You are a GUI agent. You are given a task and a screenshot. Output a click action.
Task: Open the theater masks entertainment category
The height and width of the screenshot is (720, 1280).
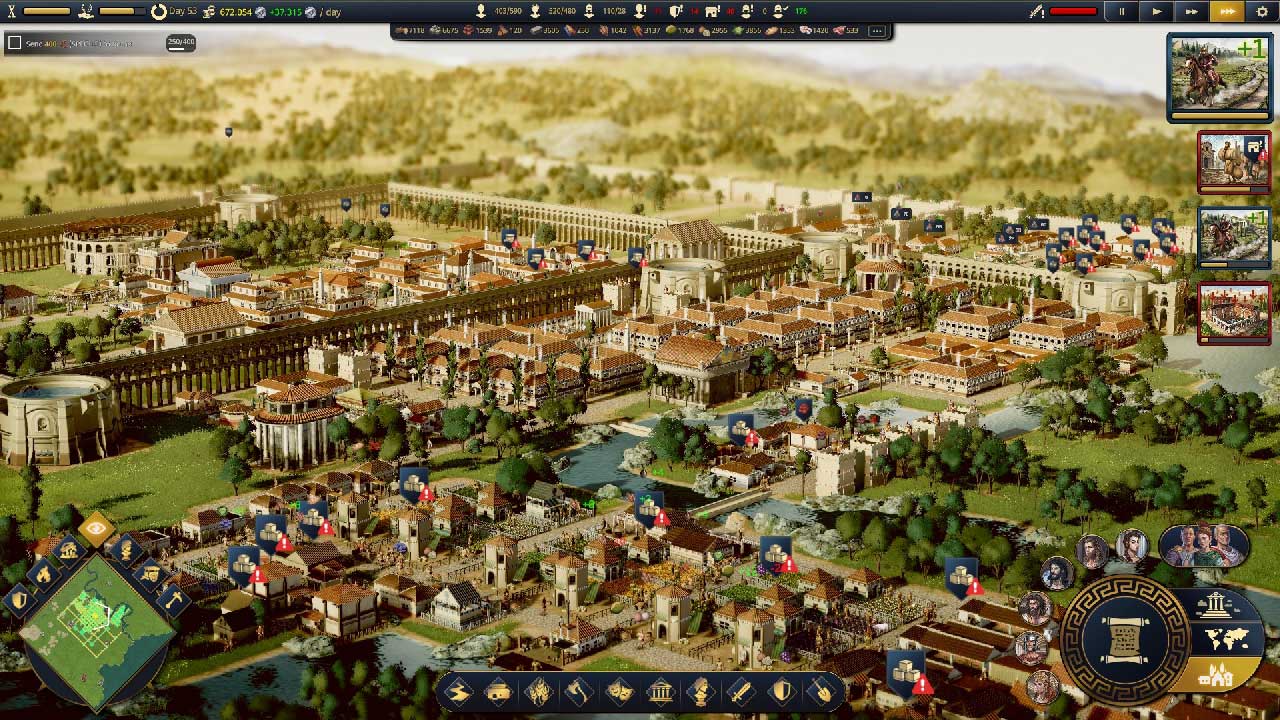[620, 691]
